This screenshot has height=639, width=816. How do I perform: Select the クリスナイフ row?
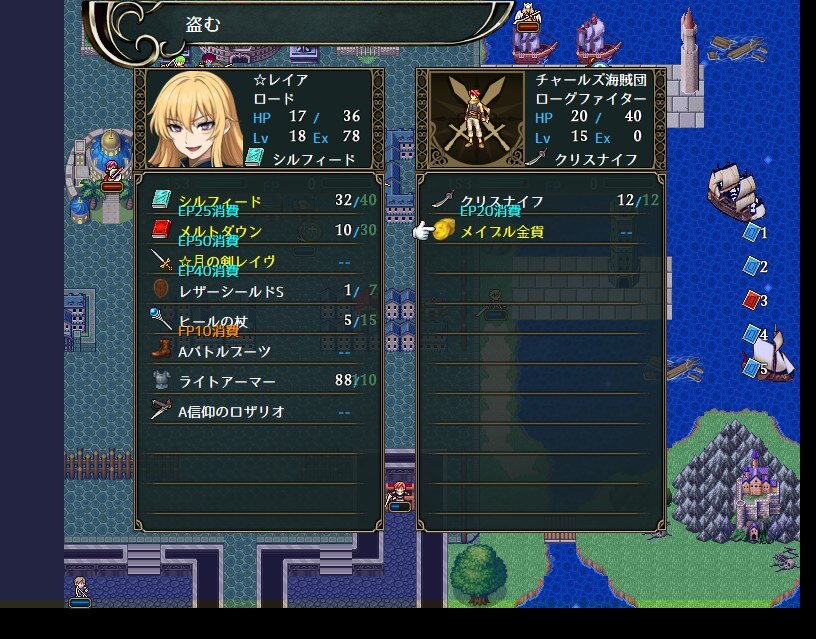click(501, 201)
